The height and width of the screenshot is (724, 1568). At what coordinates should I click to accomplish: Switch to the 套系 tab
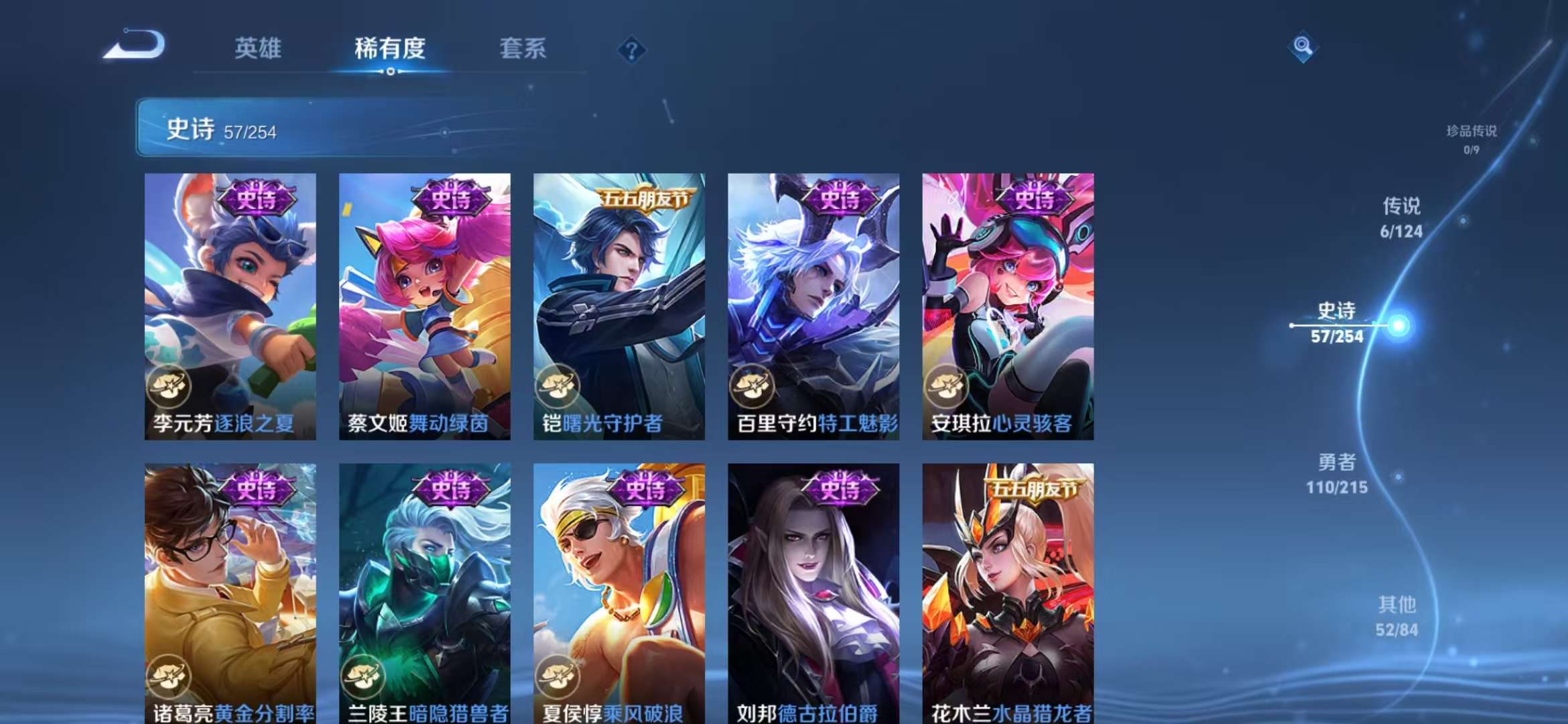(x=523, y=49)
